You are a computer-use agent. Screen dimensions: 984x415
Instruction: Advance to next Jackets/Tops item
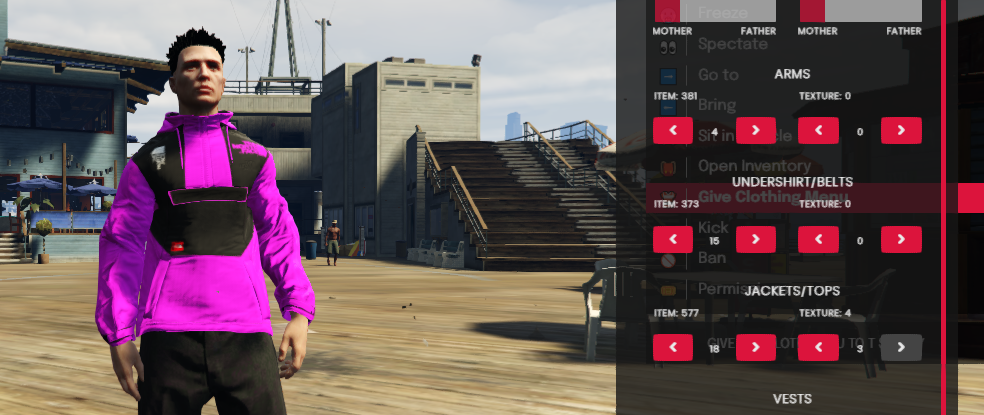click(x=755, y=347)
